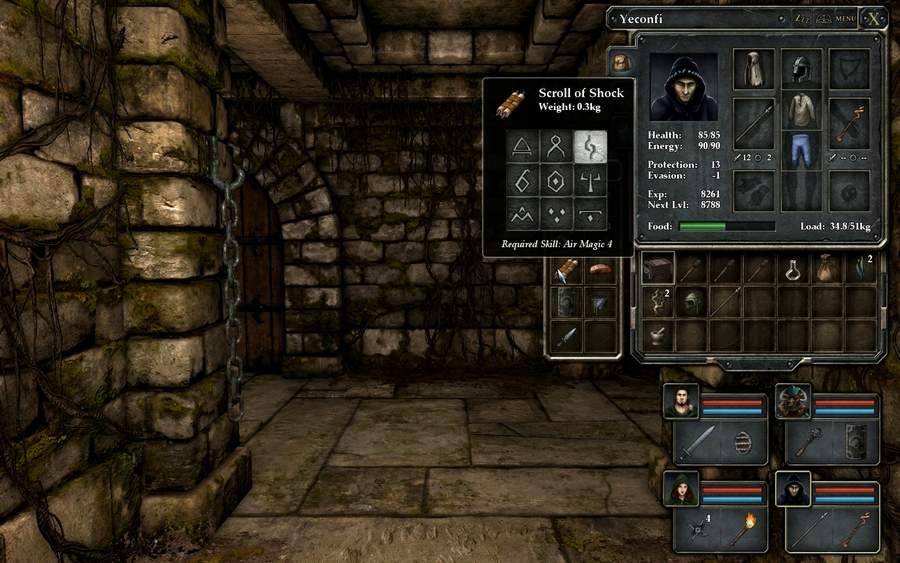Pick up the Scroll of Shock
The image size is (900, 563).
(x=567, y=268)
